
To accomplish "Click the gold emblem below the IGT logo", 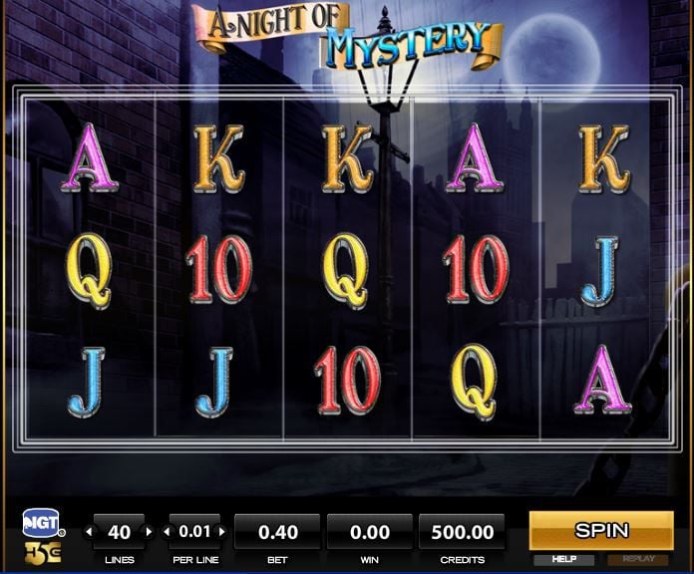I will [42, 552].
